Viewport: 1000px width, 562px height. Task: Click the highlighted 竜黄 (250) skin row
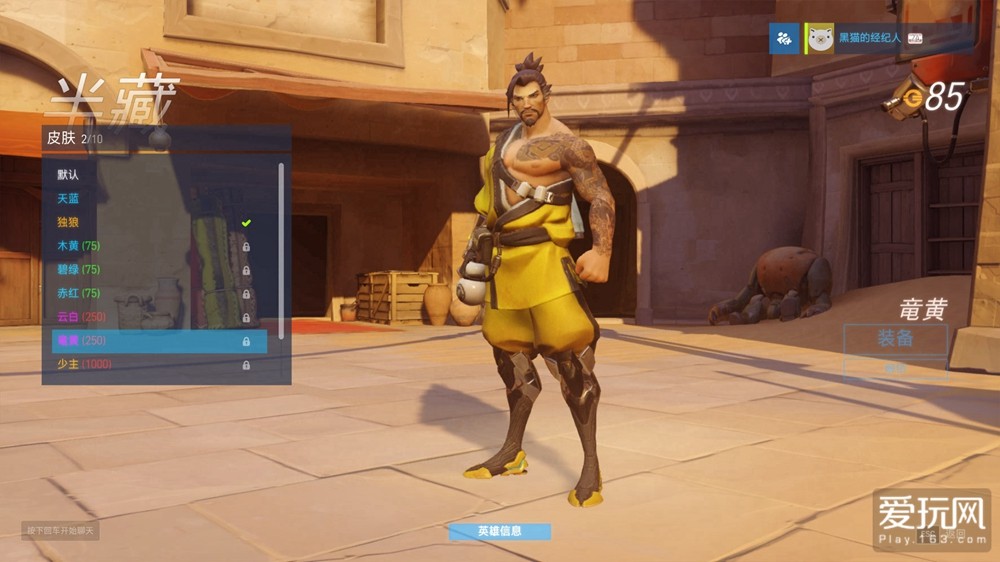click(159, 341)
